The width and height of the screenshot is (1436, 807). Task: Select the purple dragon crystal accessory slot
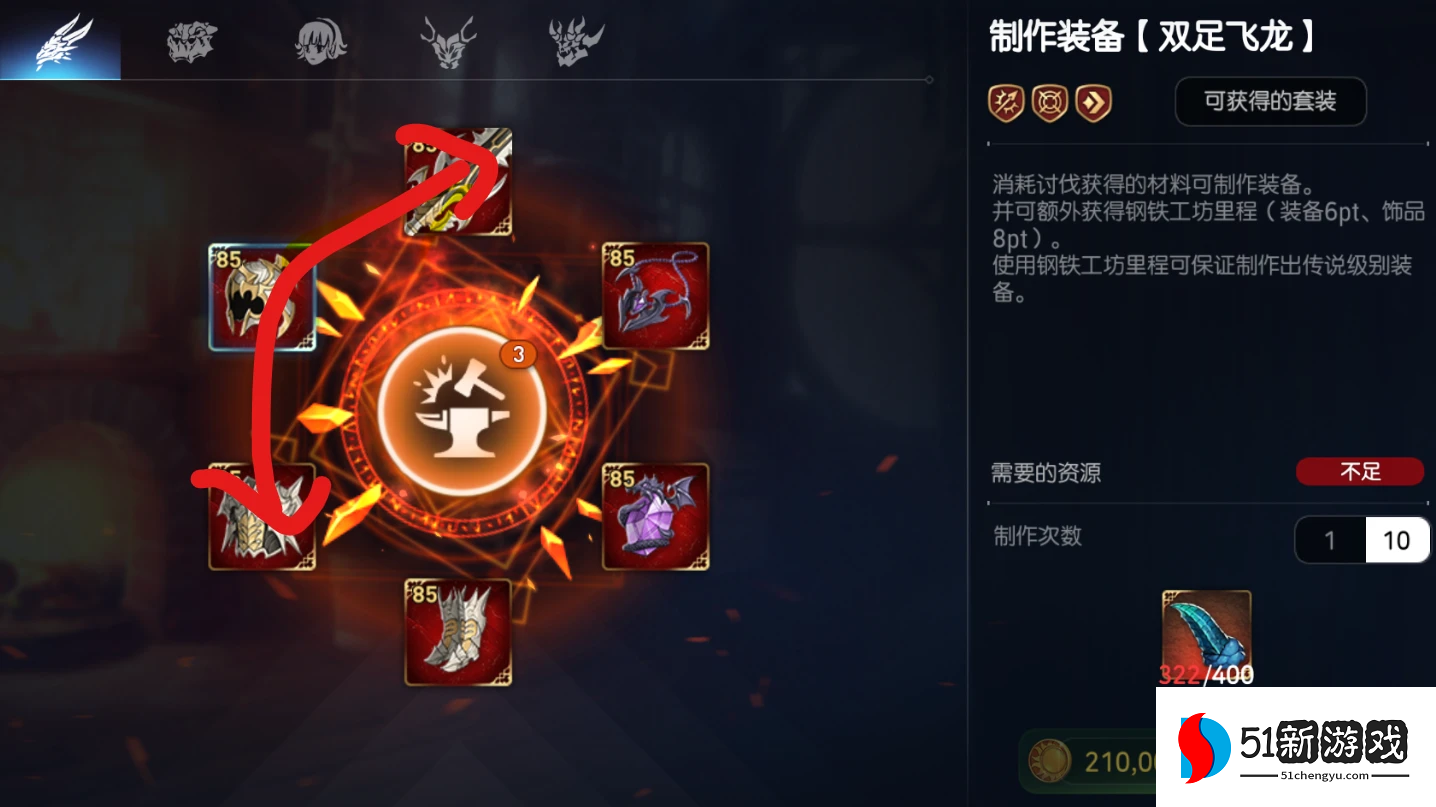pos(655,517)
